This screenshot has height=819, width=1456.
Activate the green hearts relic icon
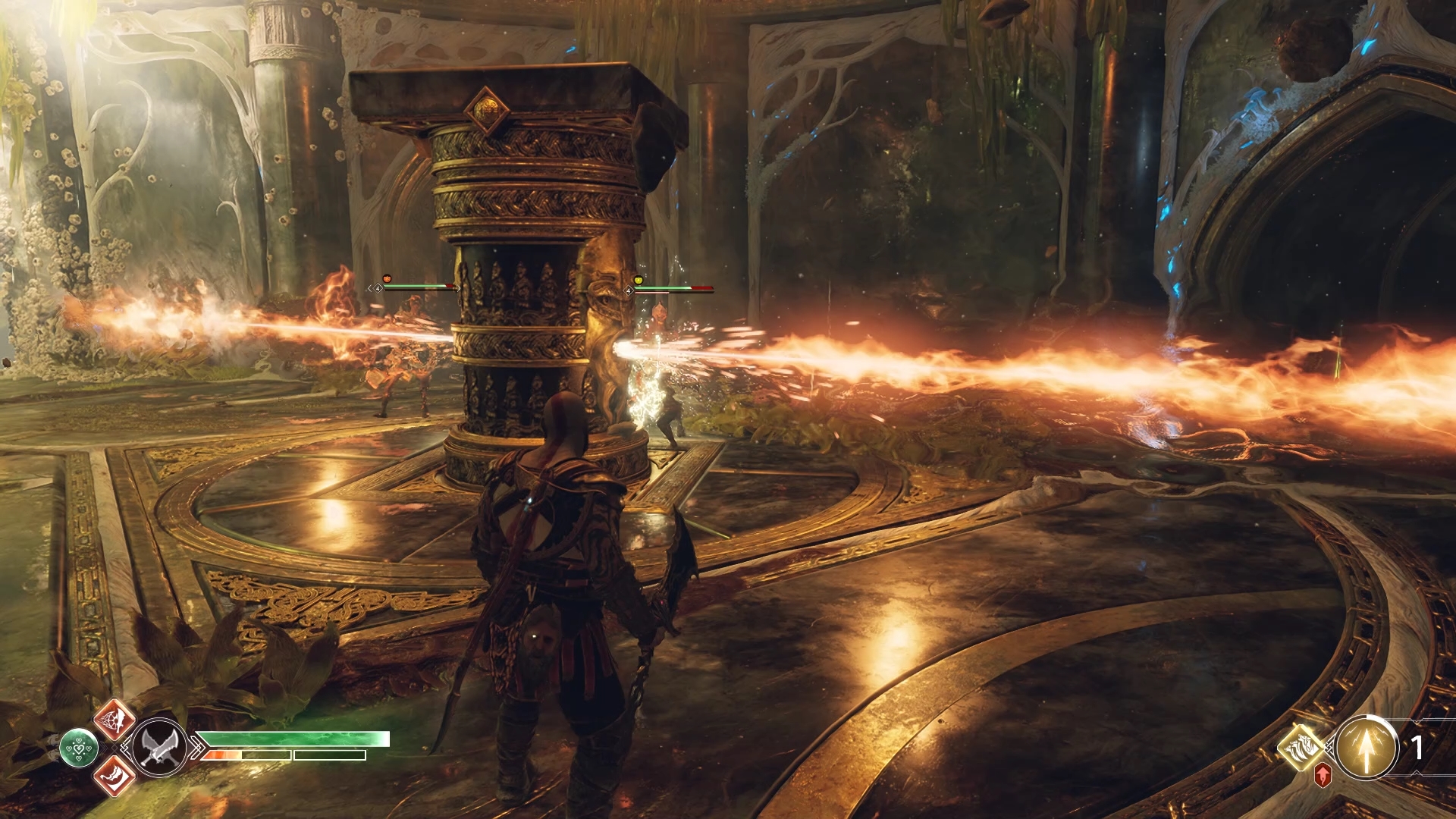79,746
